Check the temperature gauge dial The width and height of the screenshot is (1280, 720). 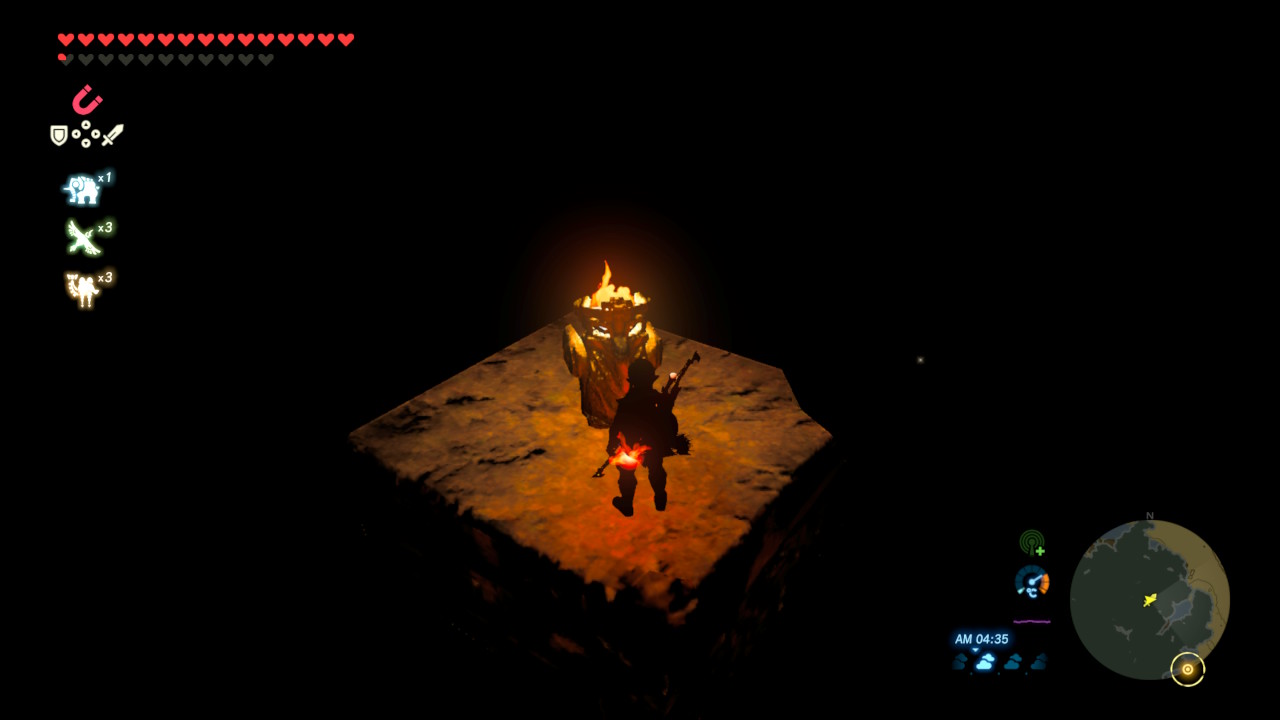[x=1032, y=582]
